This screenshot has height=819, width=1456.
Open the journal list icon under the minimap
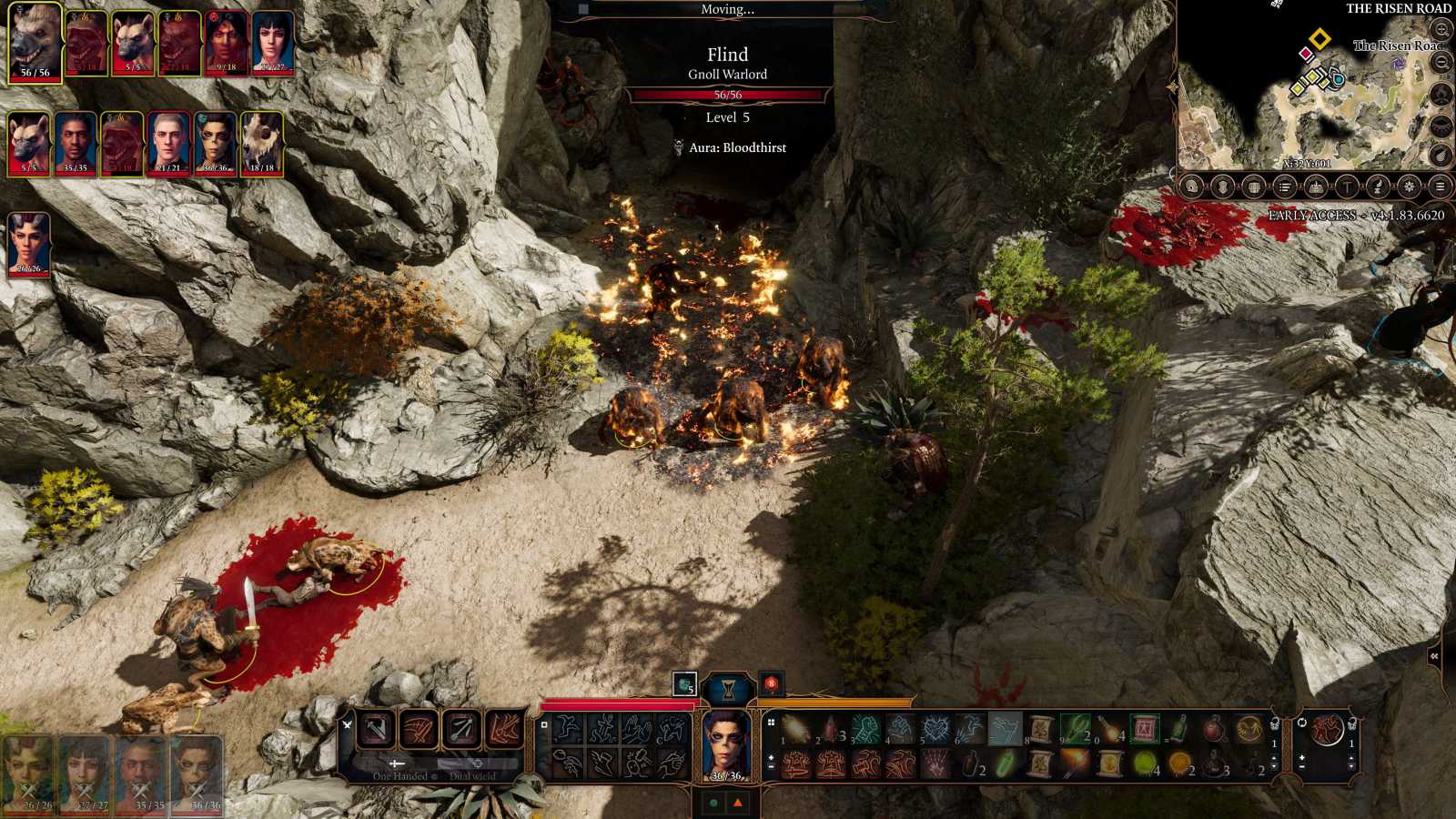1285,187
